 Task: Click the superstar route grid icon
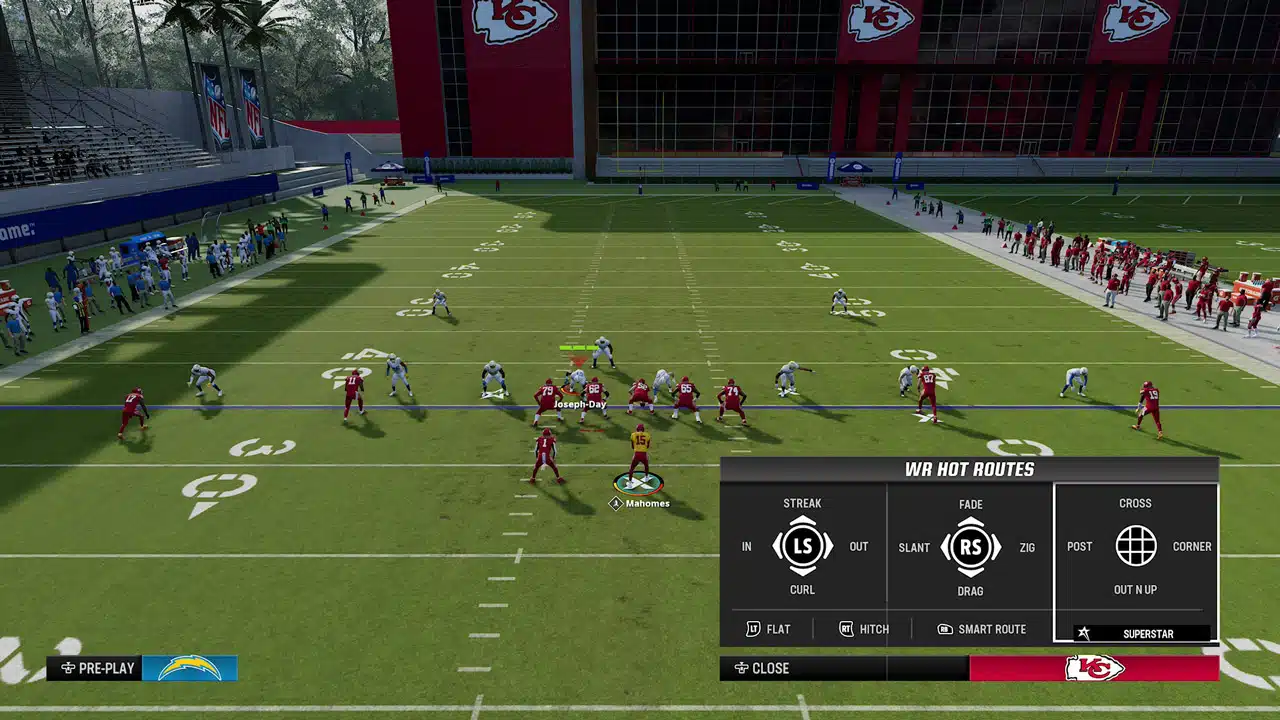tap(1135, 546)
